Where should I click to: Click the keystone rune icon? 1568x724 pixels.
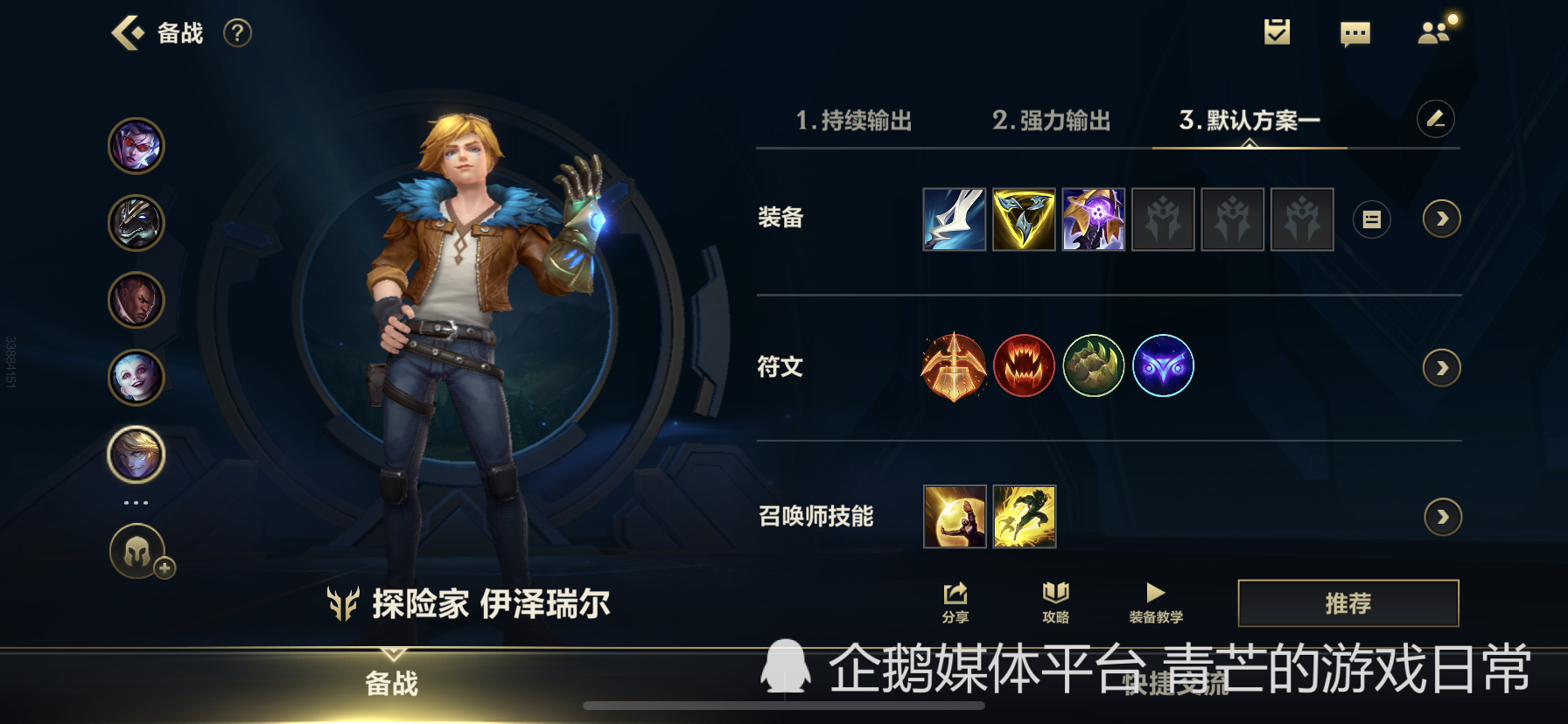[954, 366]
